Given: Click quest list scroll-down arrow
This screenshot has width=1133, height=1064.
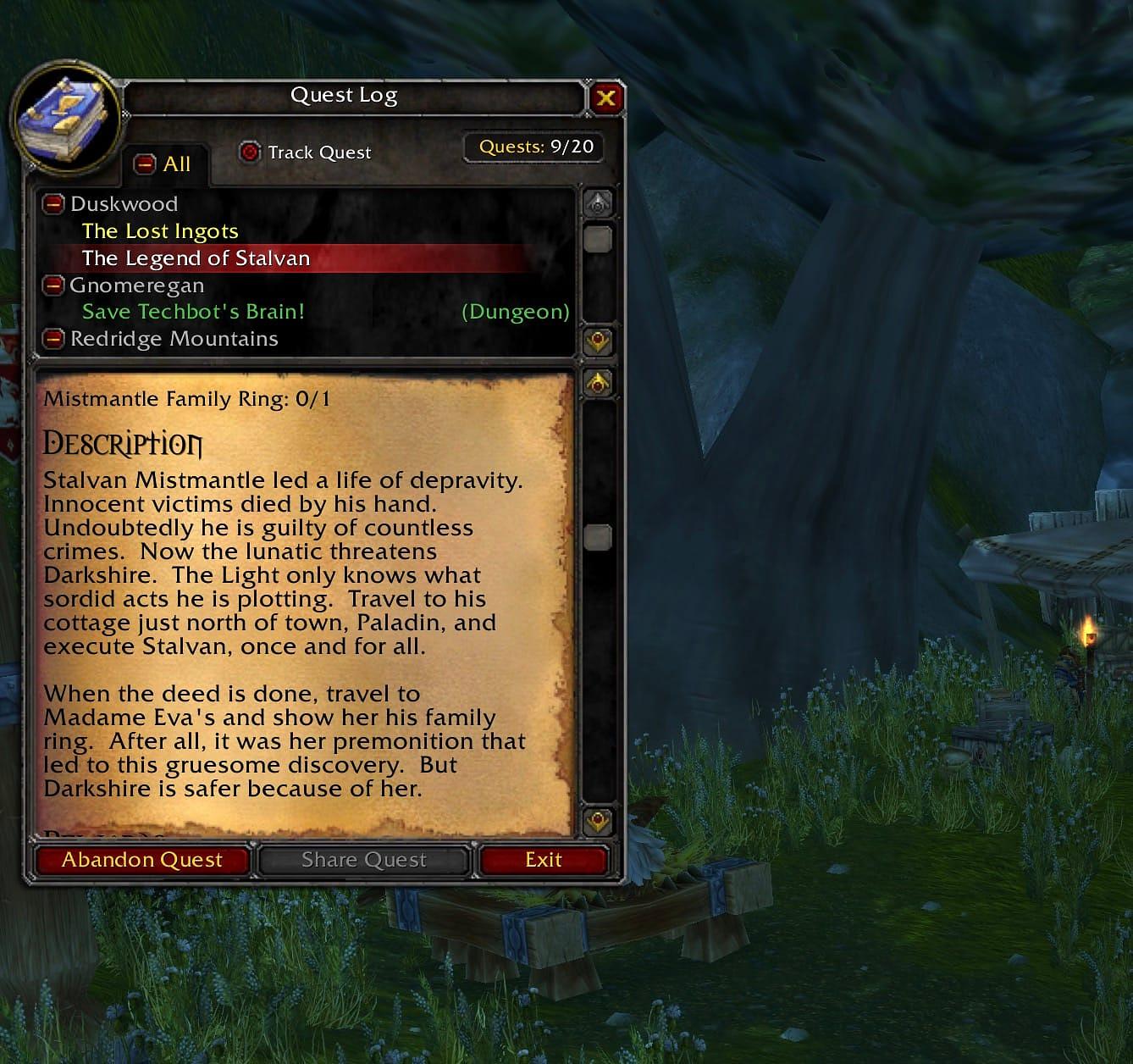Looking at the screenshot, I should (x=598, y=341).
